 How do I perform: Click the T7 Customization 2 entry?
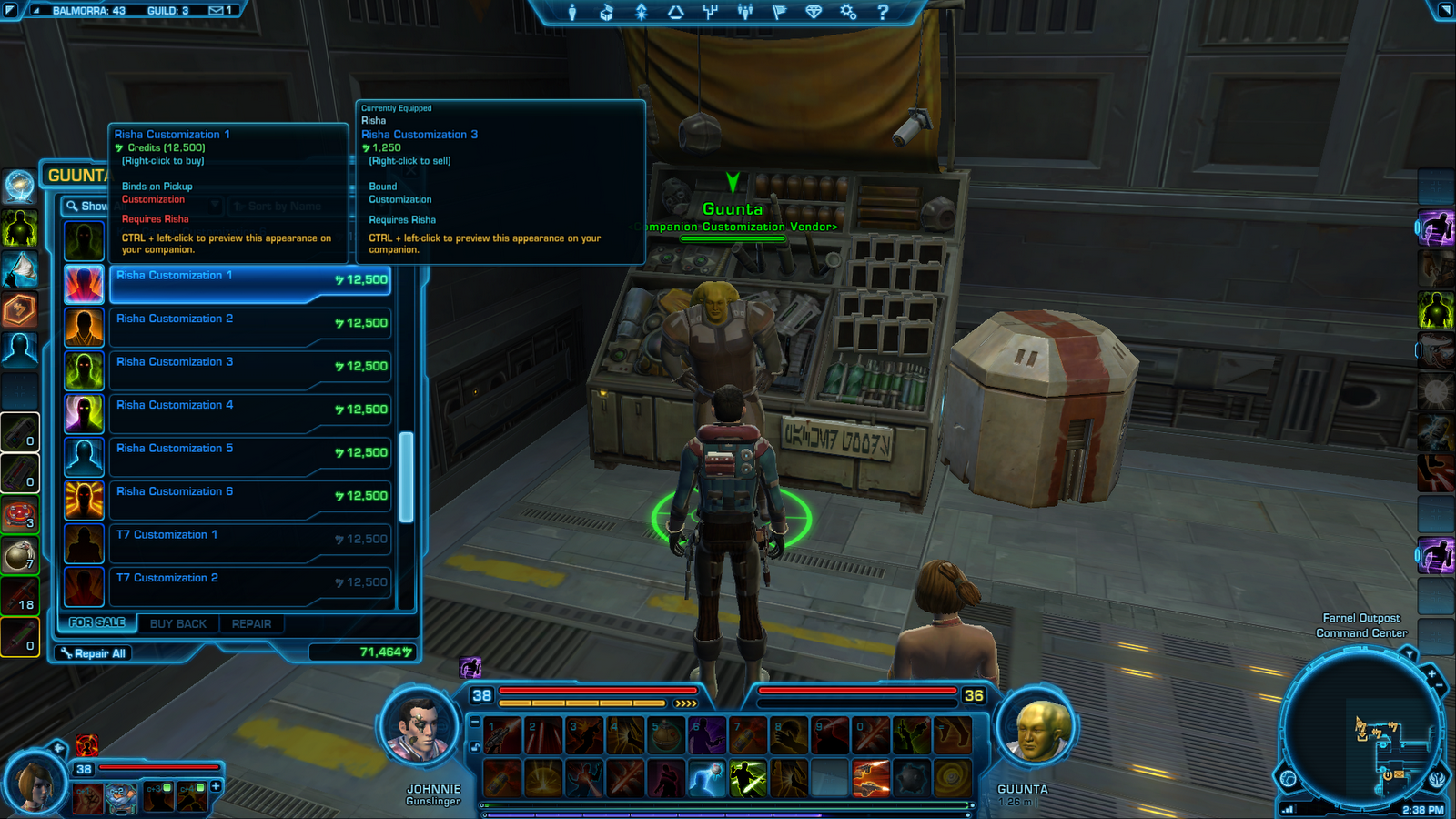coord(250,586)
